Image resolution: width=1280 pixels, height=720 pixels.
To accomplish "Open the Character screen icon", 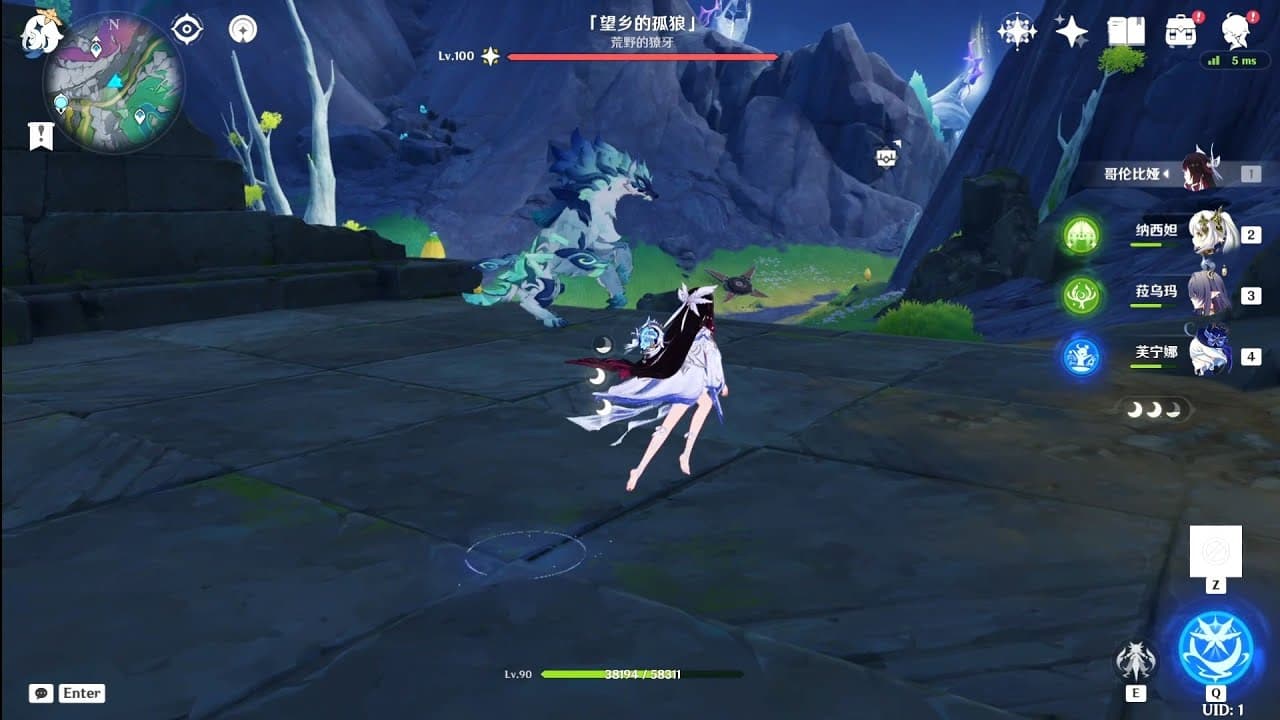I will (1235, 30).
